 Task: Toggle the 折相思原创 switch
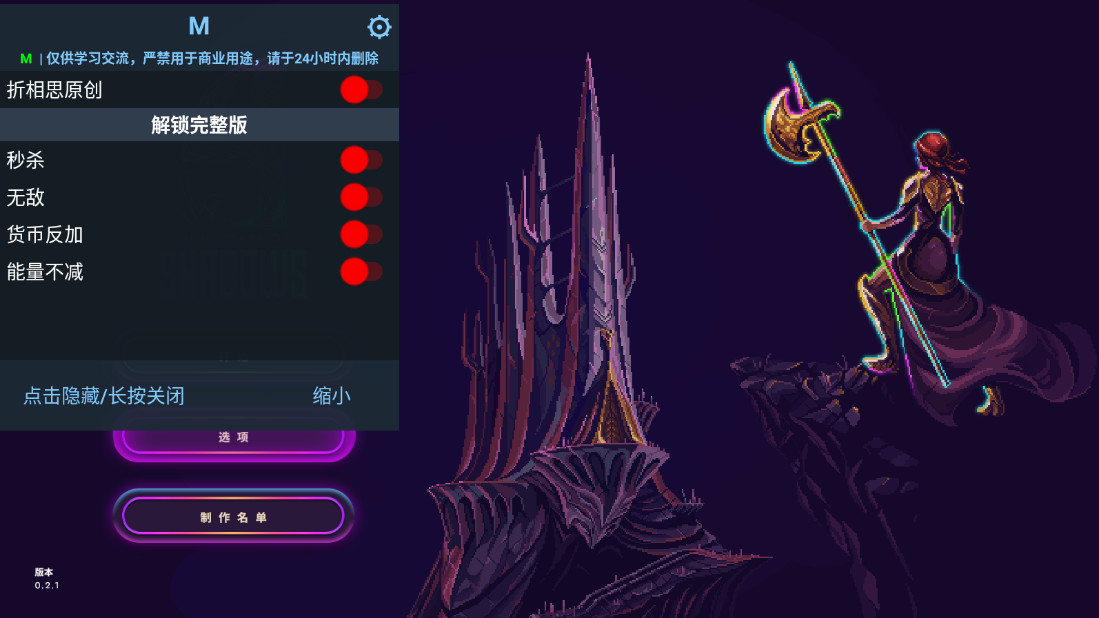(360, 90)
